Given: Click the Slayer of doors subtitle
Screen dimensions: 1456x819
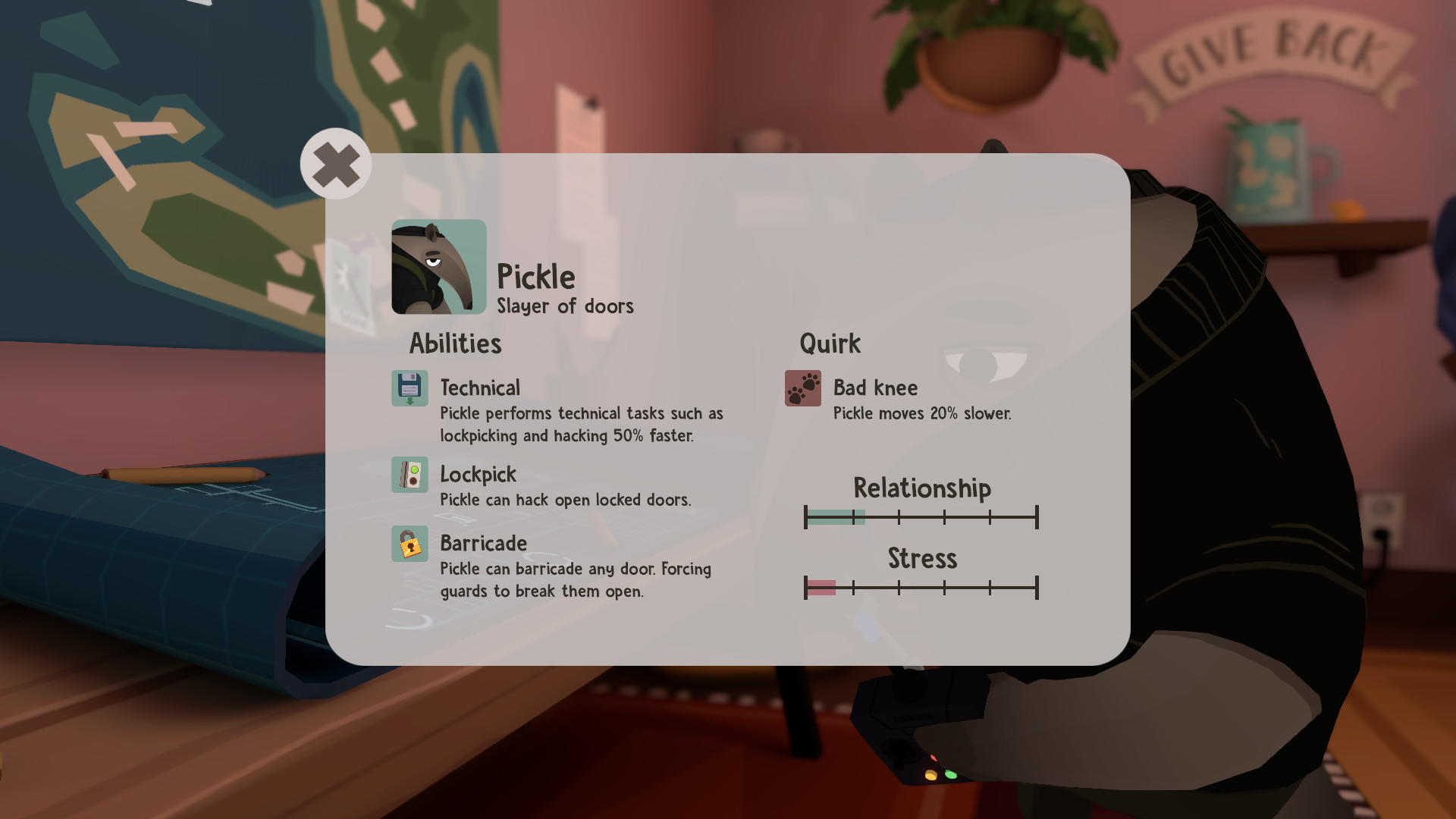Looking at the screenshot, I should [x=565, y=306].
